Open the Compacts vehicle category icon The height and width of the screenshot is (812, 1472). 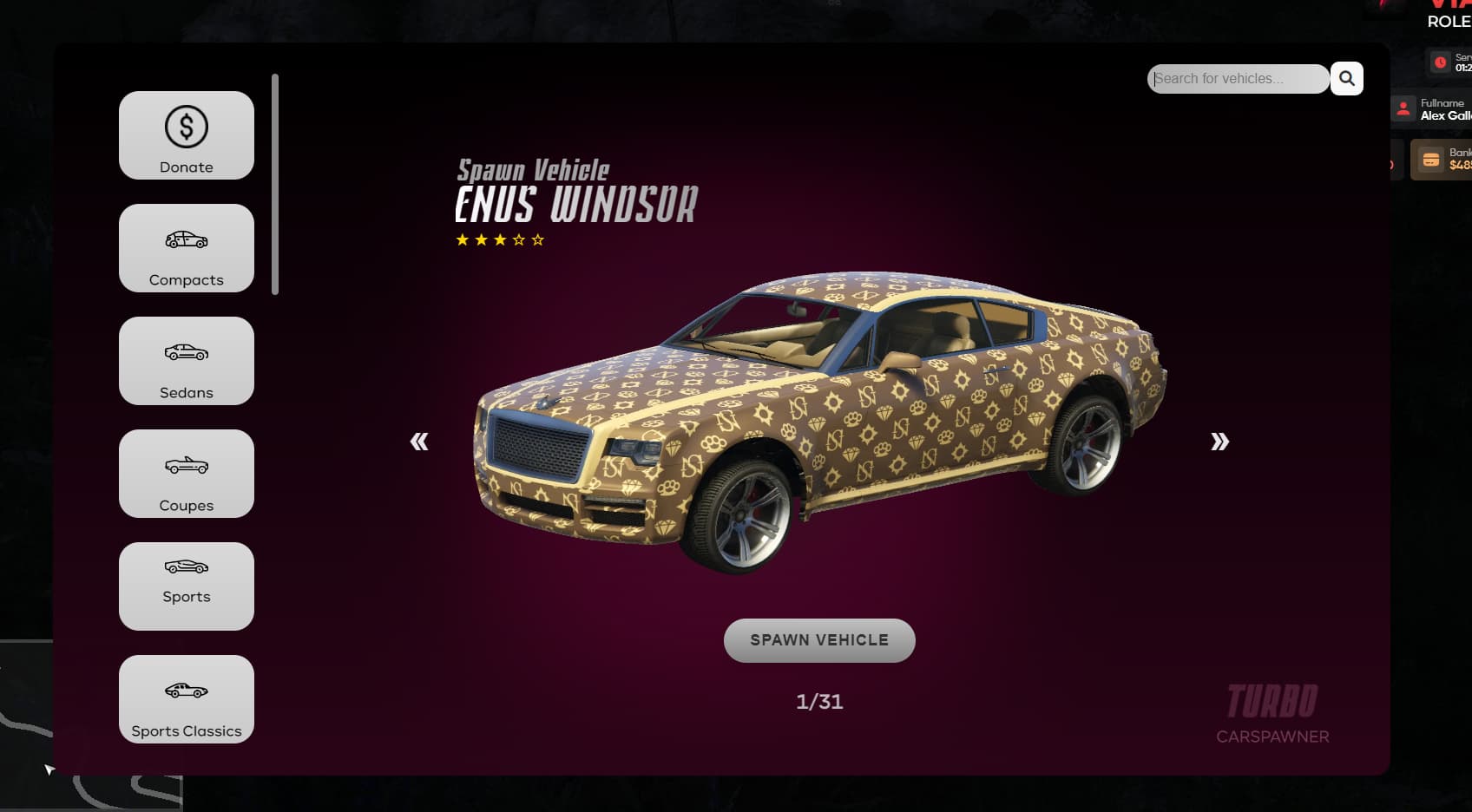click(186, 239)
